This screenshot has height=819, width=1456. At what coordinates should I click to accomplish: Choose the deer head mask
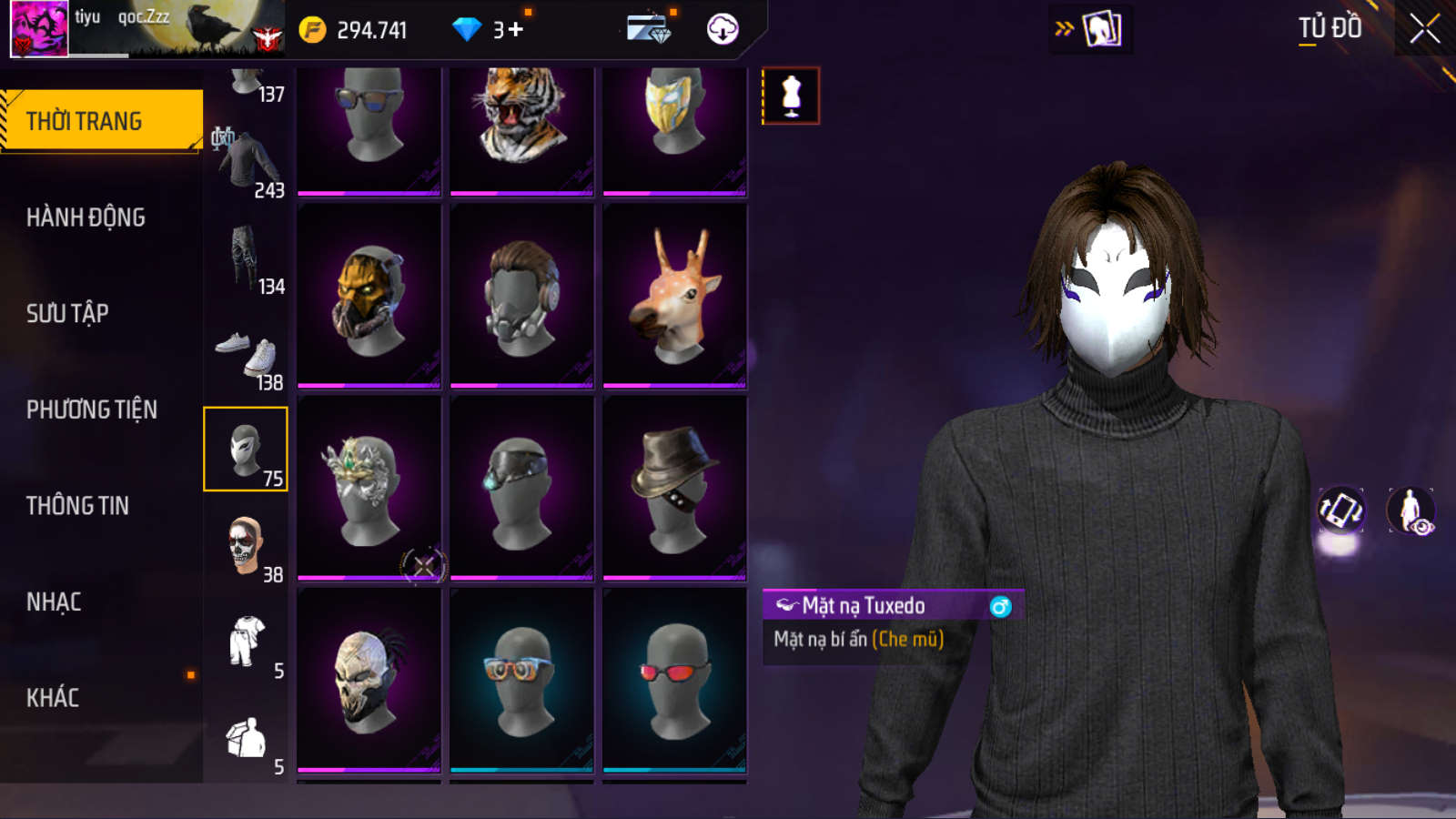coord(674,296)
